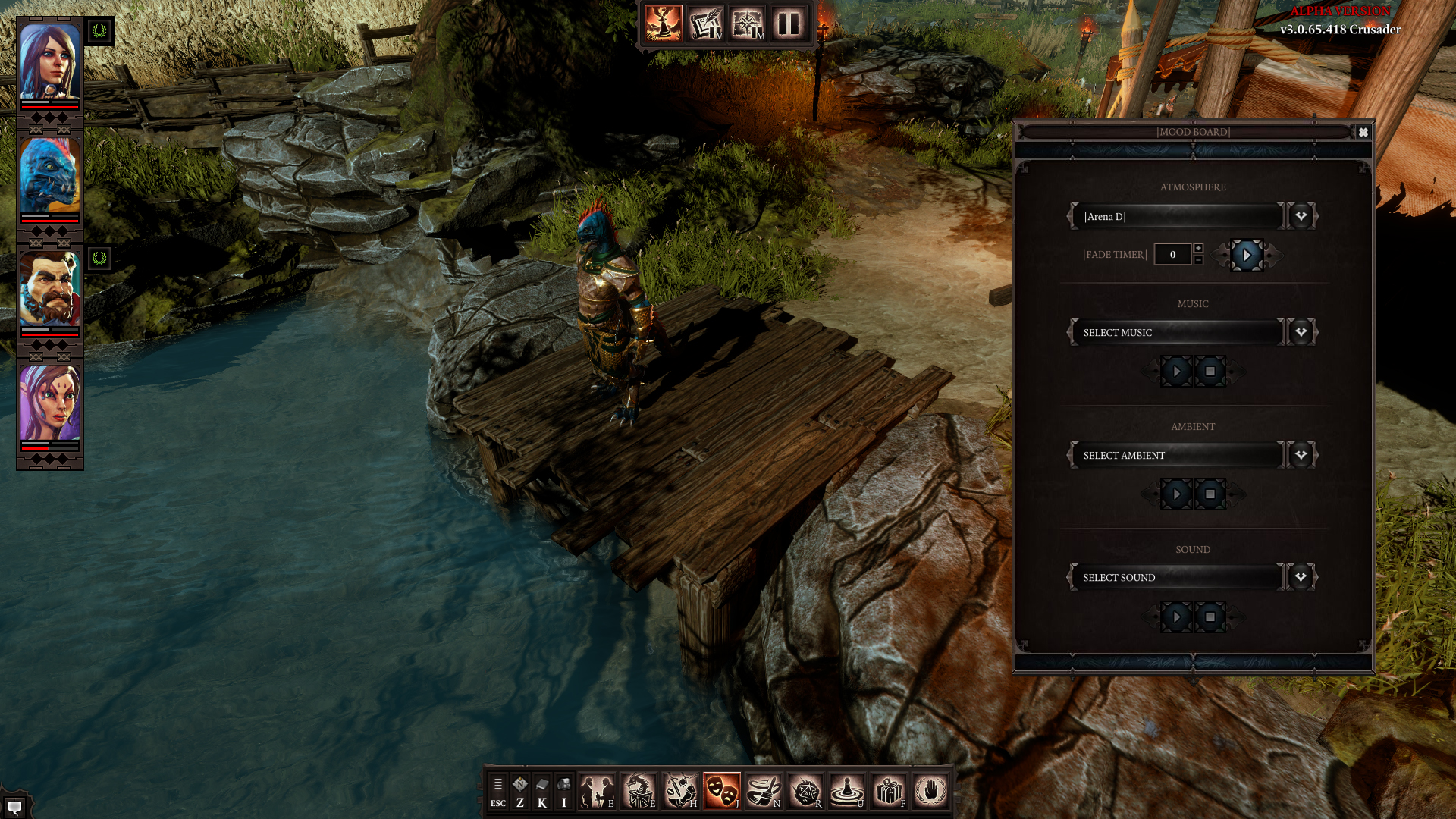Open the chat speech bubble icon

(14, 806)
